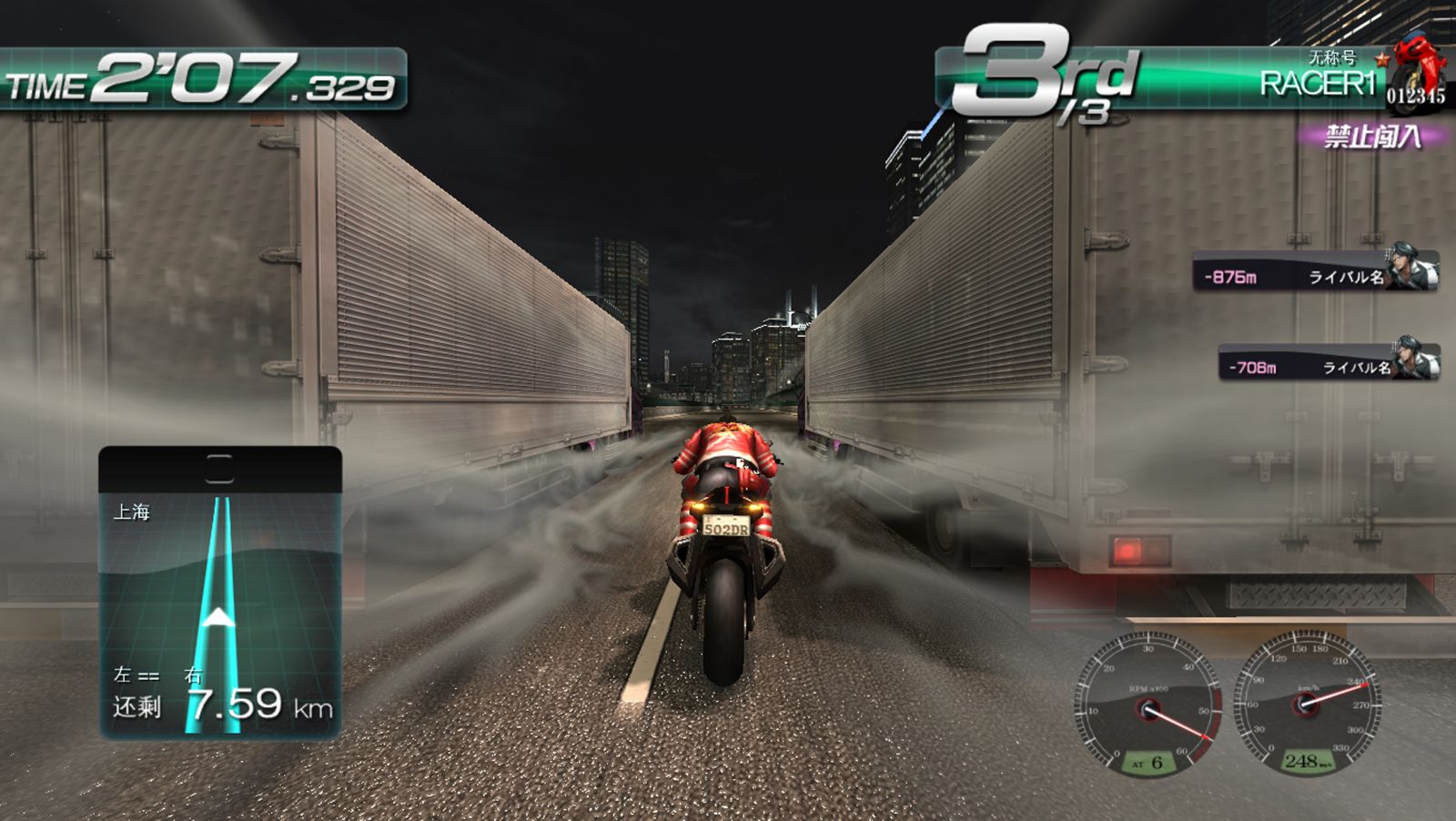Select the rival tag showing -706m
Screen dimensions: 1456x821
coord(1328,362)
